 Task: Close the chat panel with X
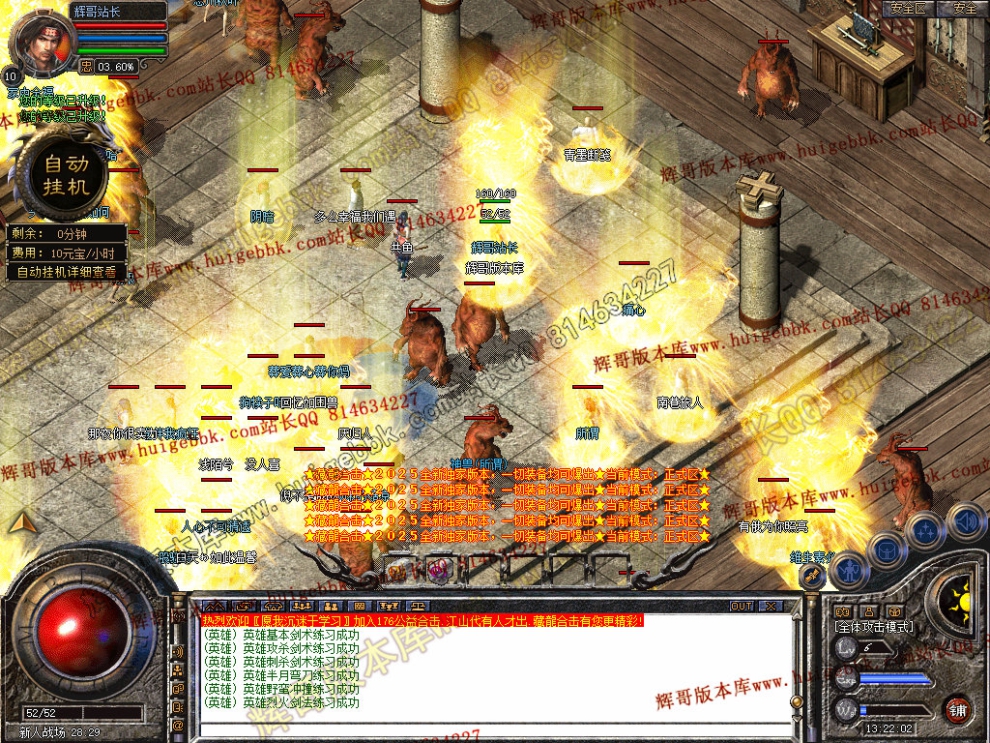pos(771,606)
